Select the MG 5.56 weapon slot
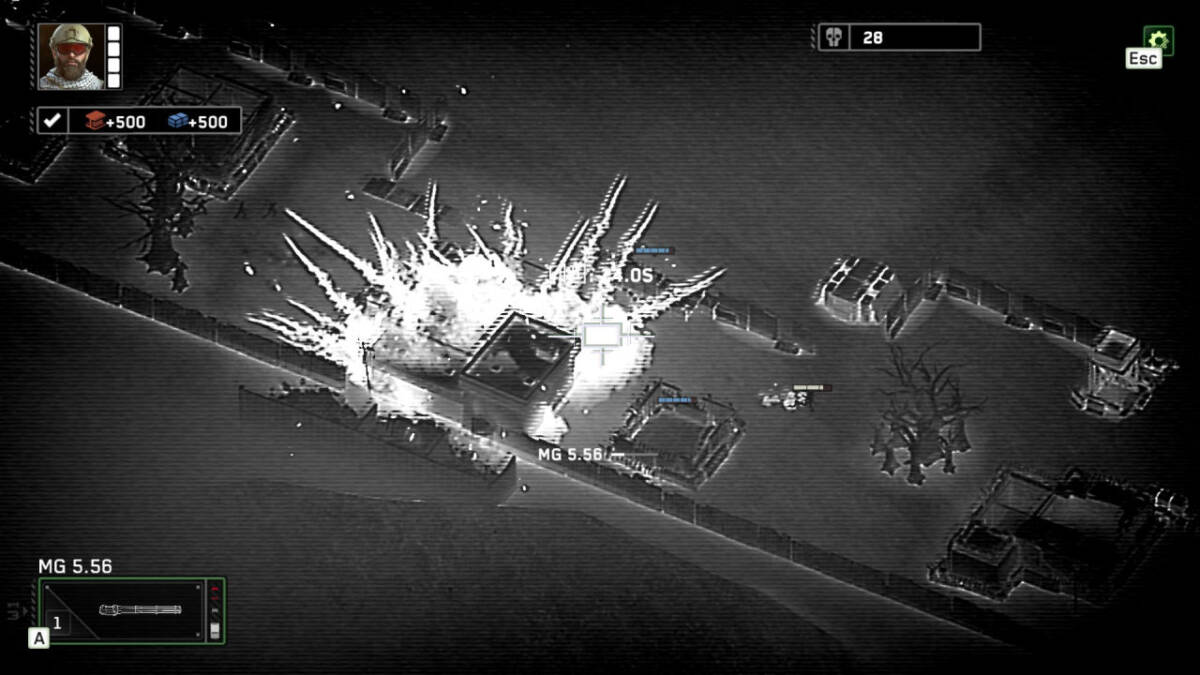 [x=131, y=610]
